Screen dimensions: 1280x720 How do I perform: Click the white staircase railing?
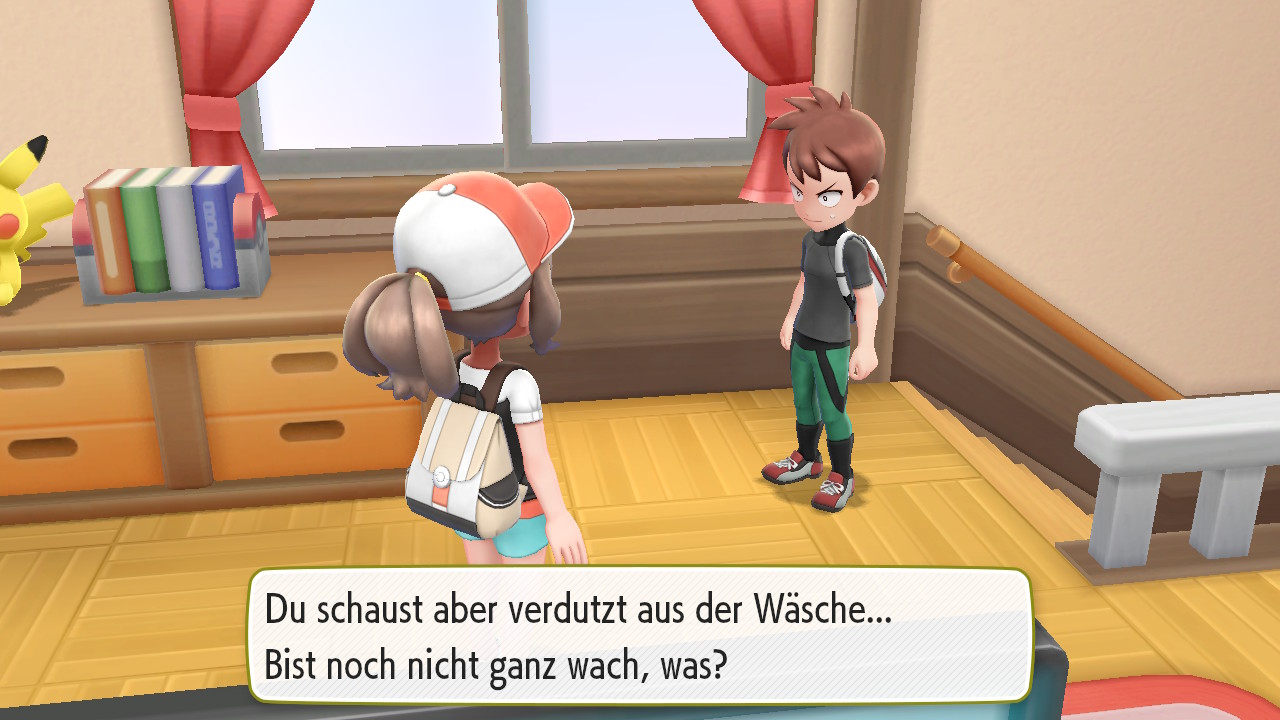[x=1160, y=440]
